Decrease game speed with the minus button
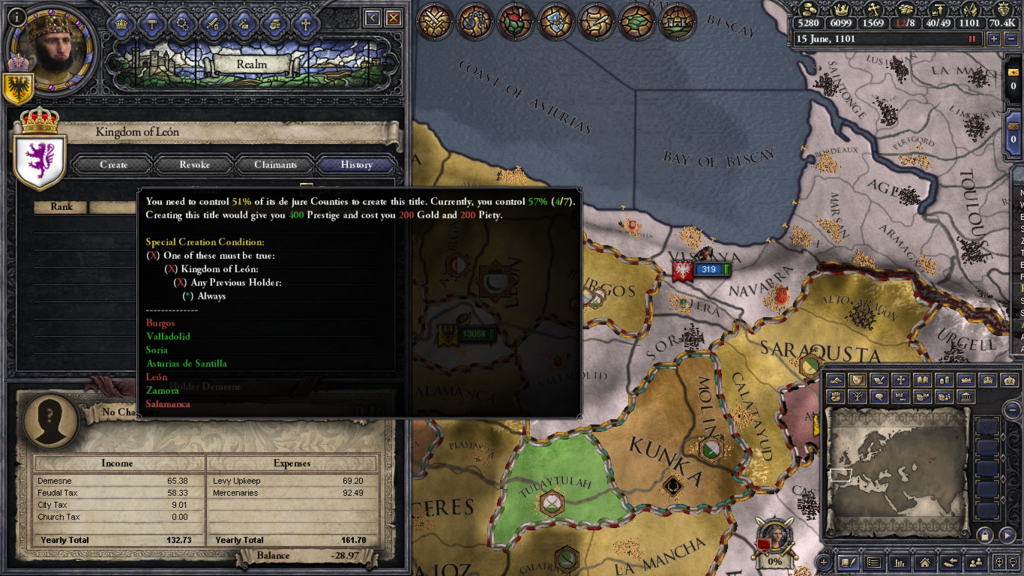The image size is (1024, 576). pyautogui.click(x=1011, y=39)
